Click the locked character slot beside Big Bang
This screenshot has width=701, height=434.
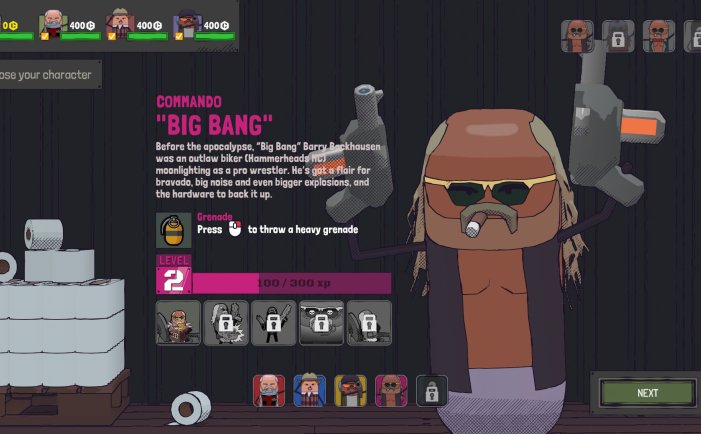(432, 390)
